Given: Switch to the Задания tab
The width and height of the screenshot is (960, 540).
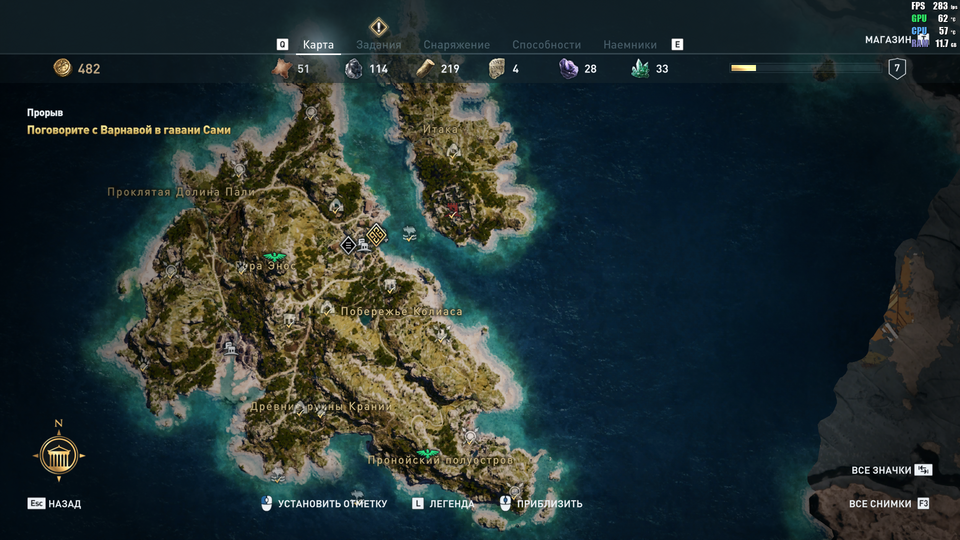Looking at the screenshot, I should click(378, 45).
